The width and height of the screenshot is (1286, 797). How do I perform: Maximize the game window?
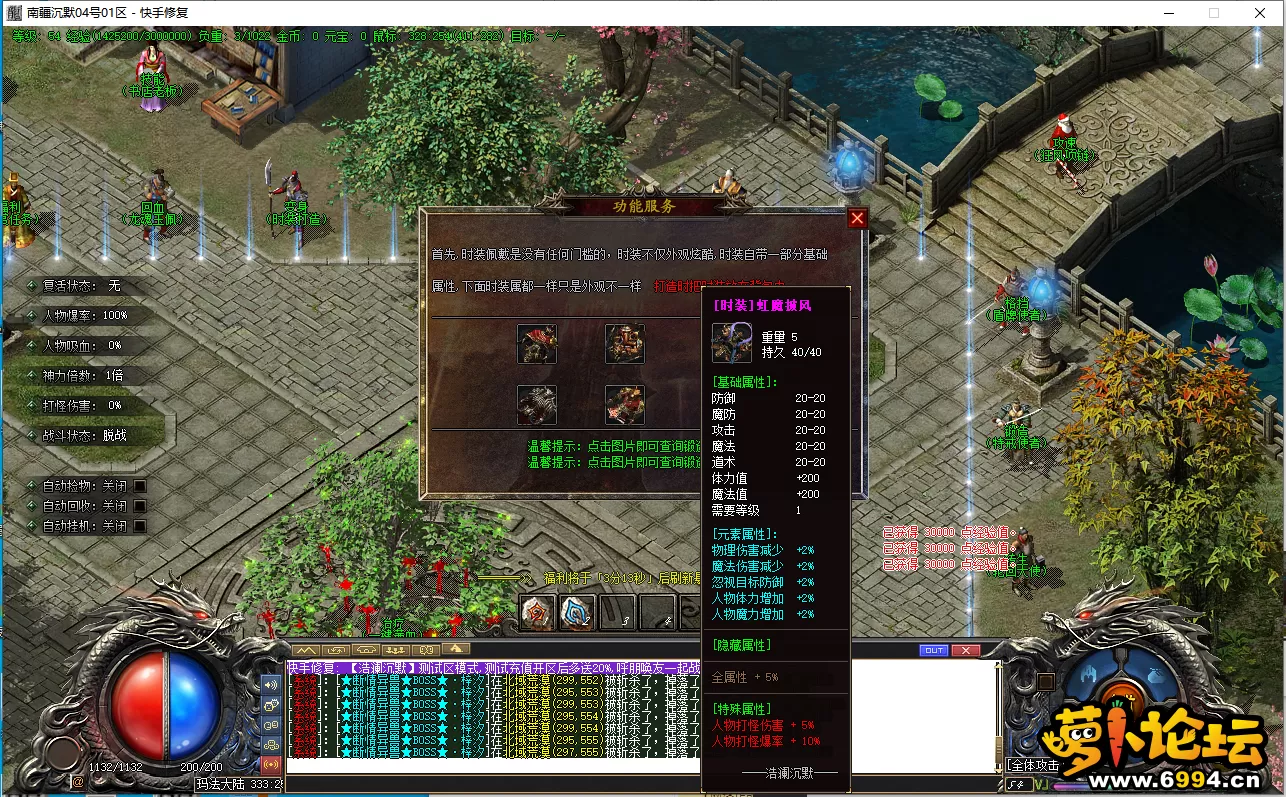point(1214,13)
